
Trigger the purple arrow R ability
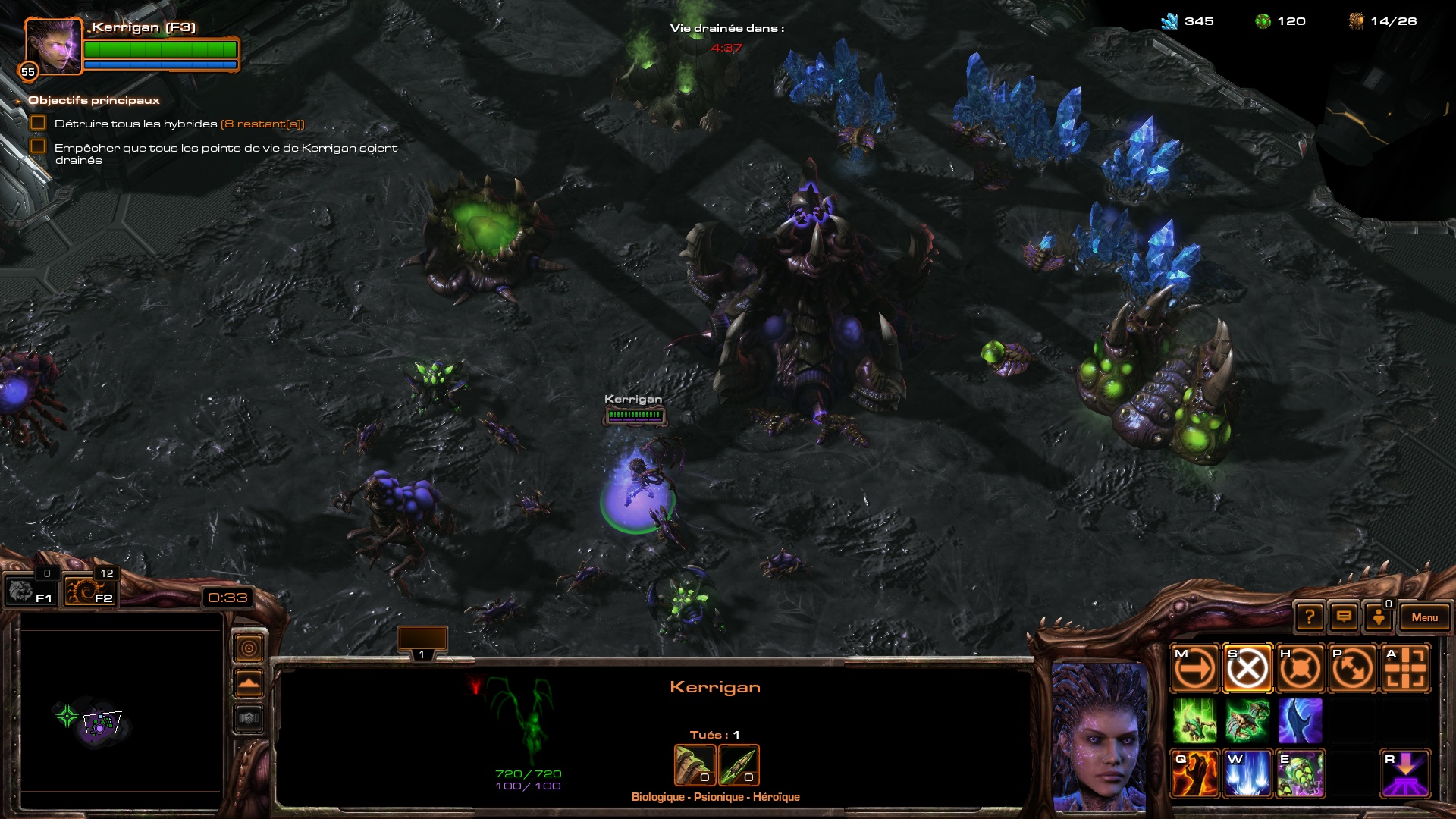click(1406, 774)
